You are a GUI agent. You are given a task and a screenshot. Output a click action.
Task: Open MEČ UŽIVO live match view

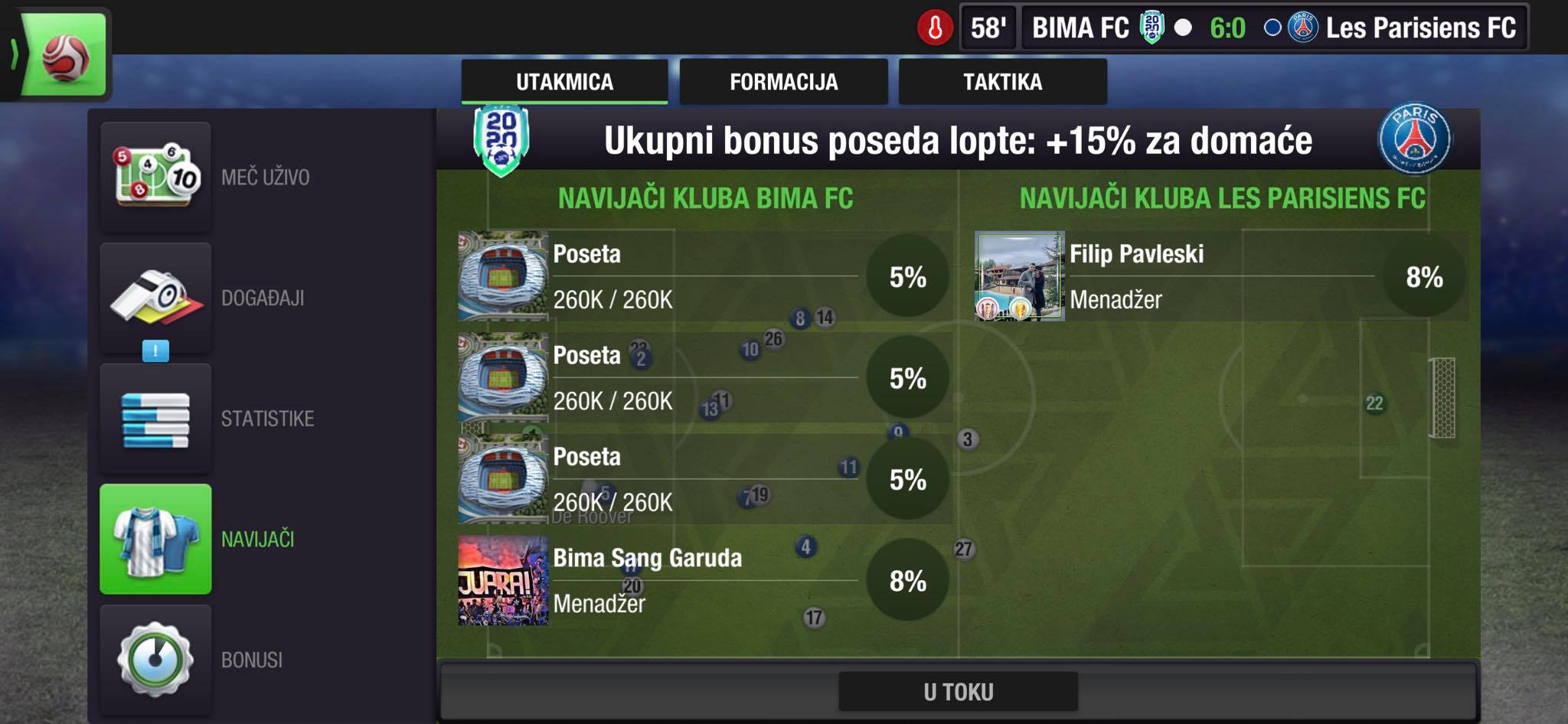pyautogui.click(x=156, y=177)
